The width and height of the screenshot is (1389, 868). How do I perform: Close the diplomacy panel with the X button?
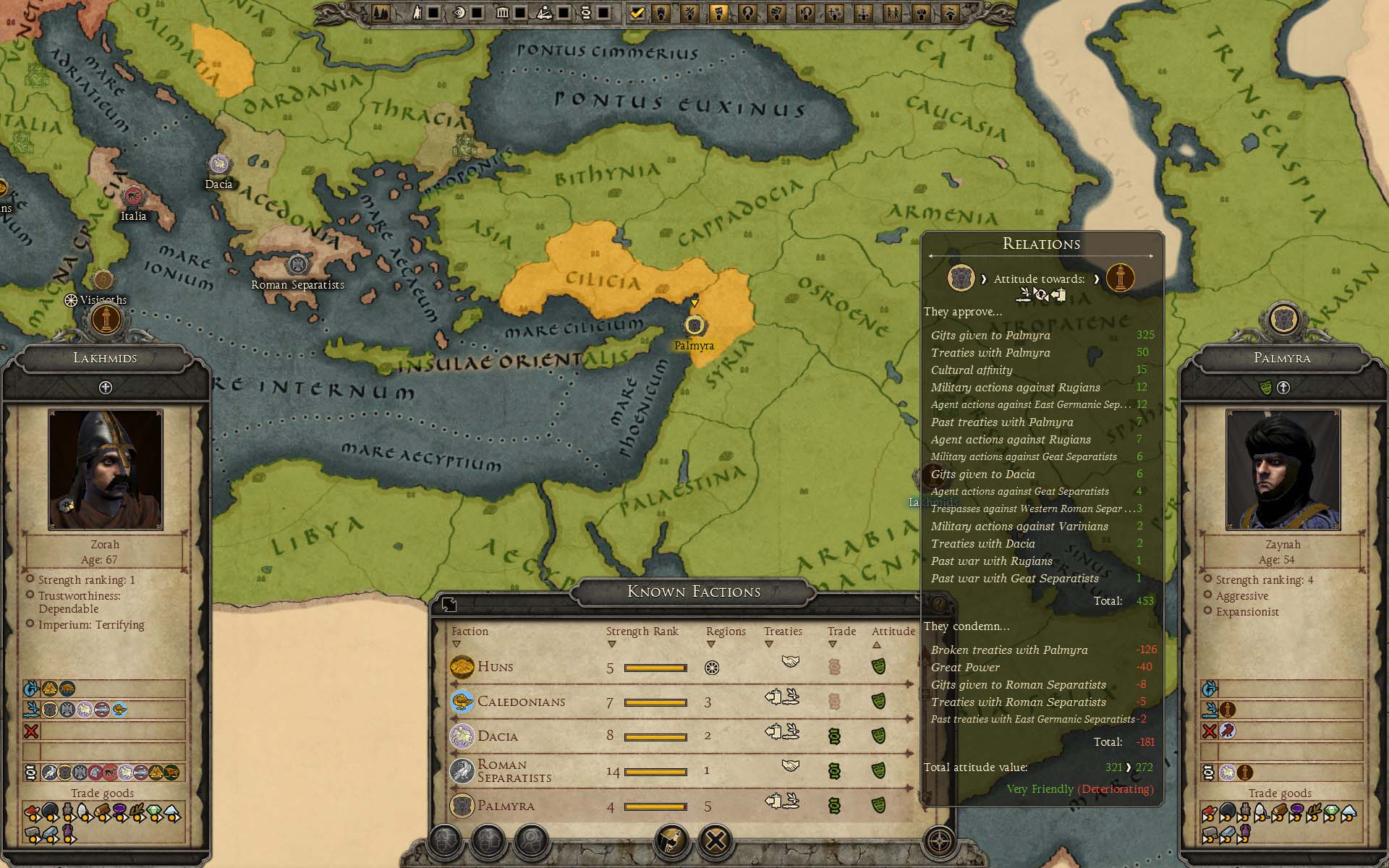[716, 841]
